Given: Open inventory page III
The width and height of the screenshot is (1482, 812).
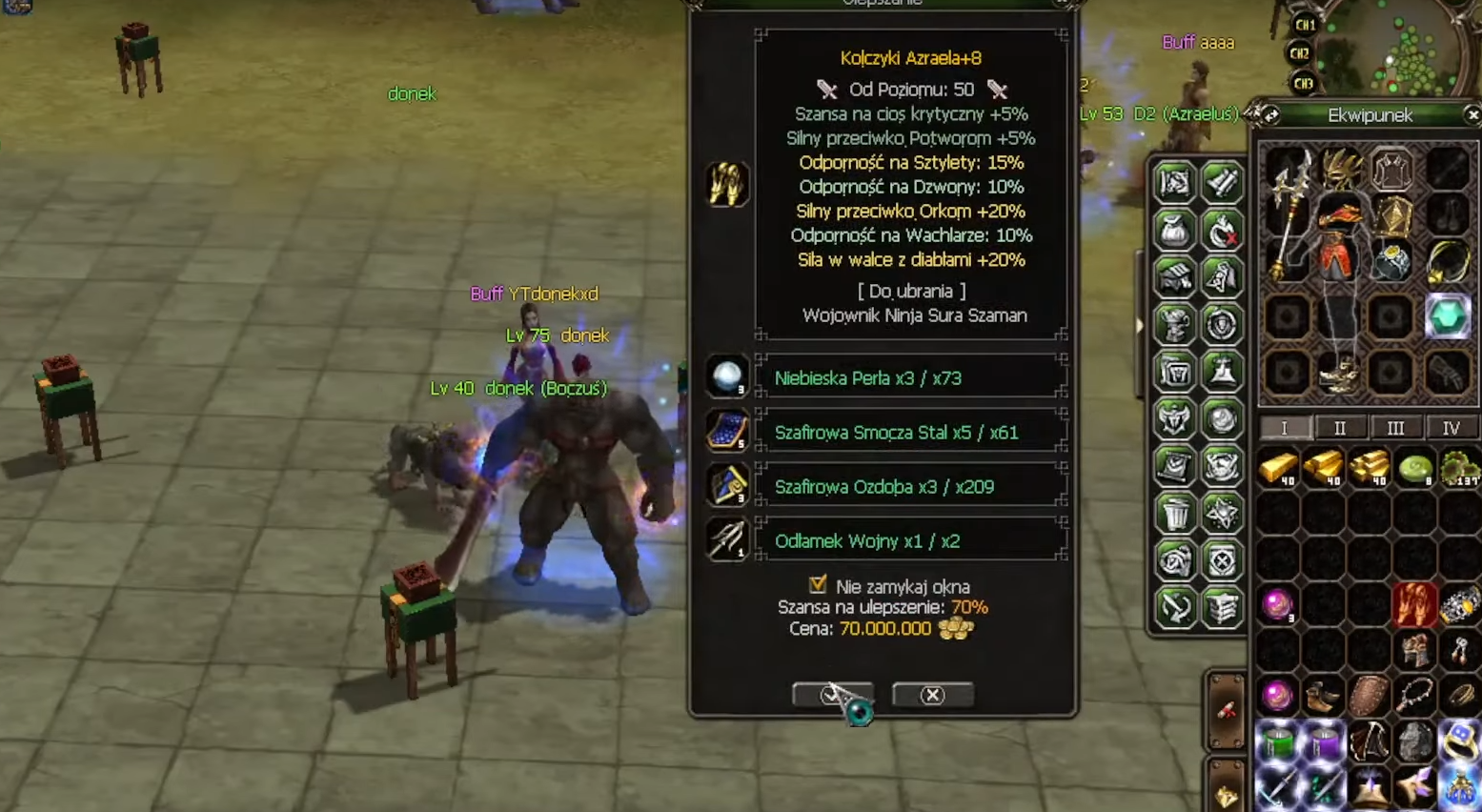Looking at the screenshot, I should coord(1395,428).
